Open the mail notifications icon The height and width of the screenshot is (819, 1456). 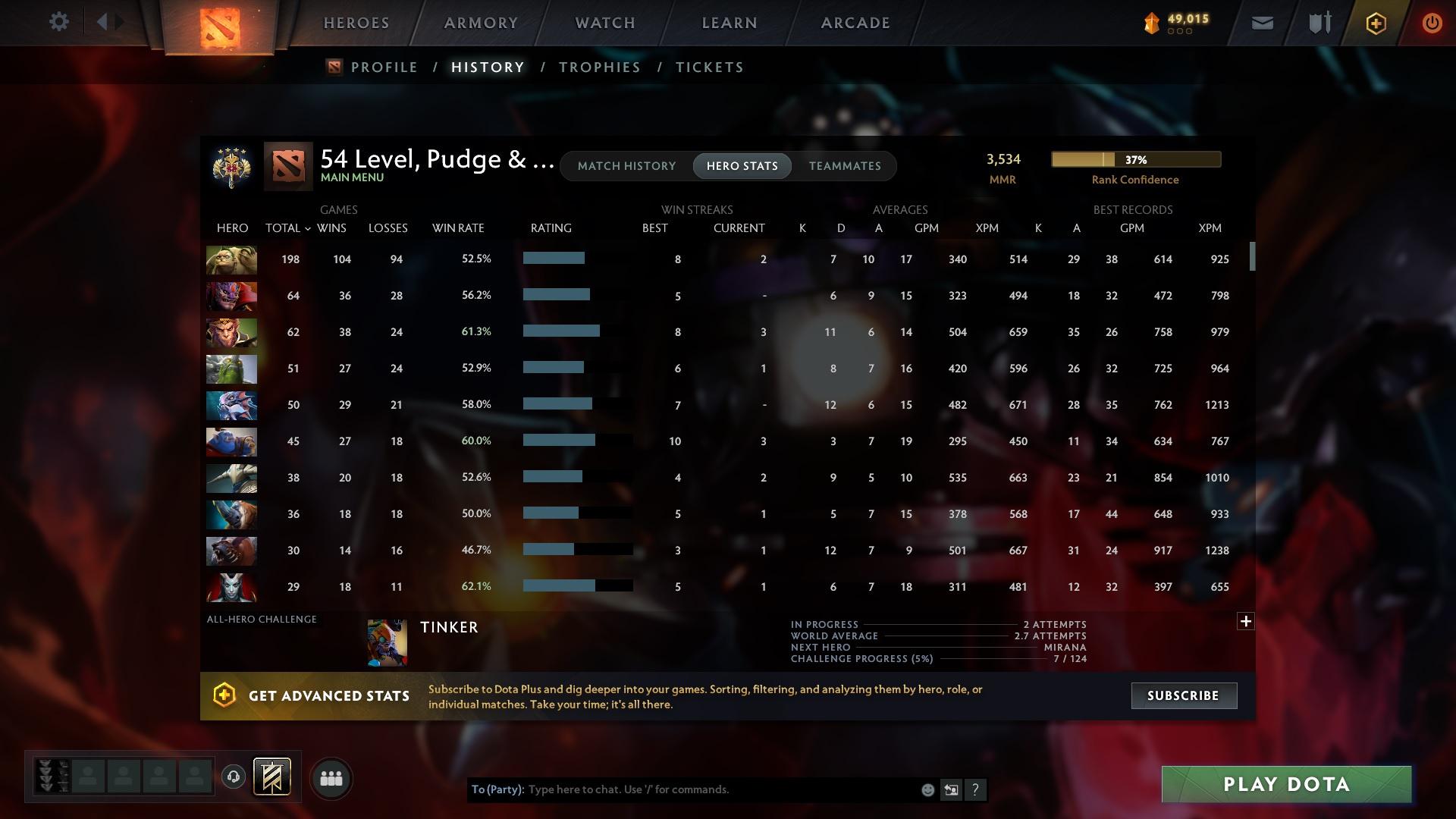pos(1261,22)
